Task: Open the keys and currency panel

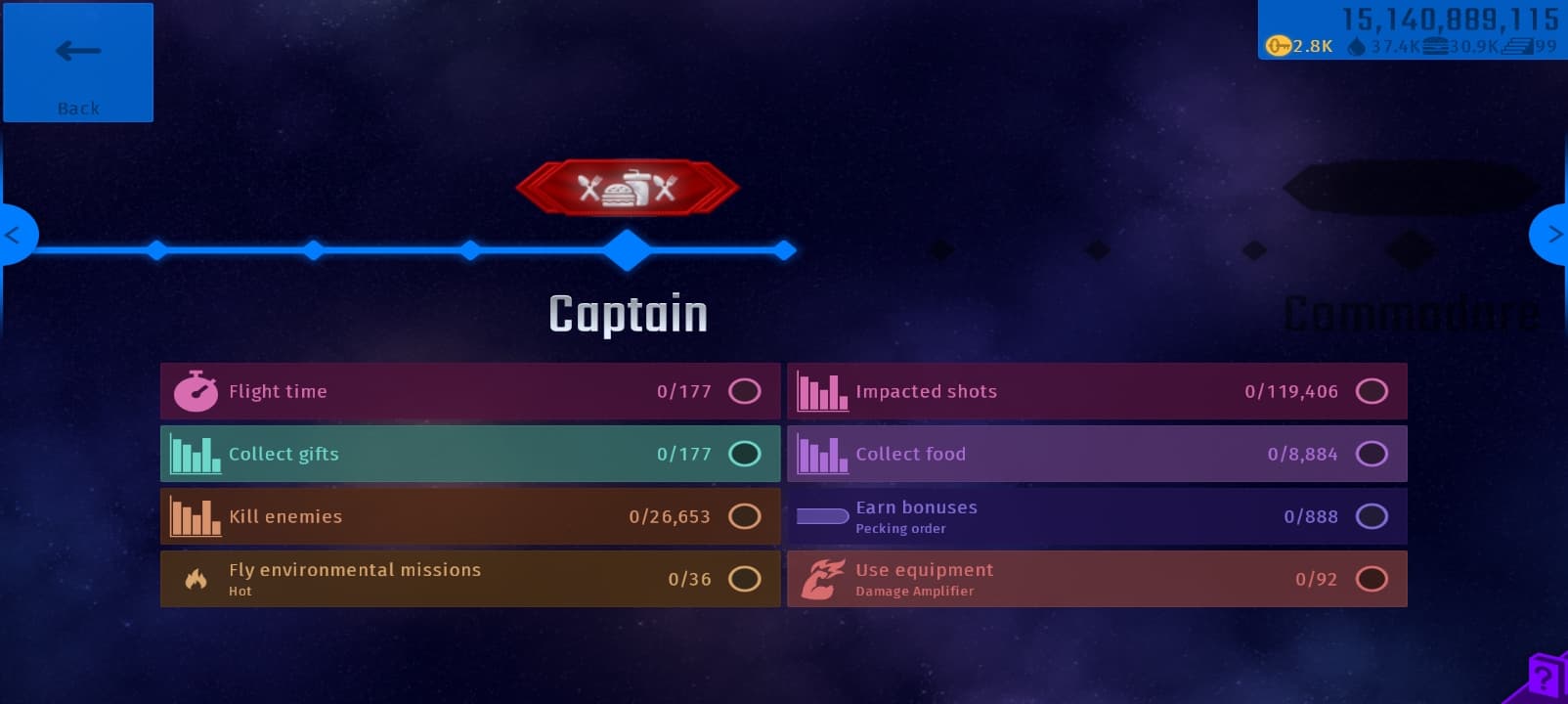Action: (1412, 31)
